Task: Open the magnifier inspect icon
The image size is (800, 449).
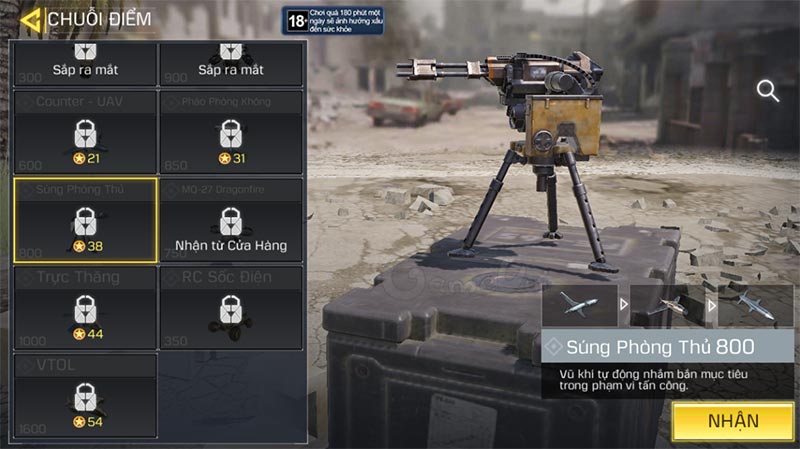Action: tap(768, 91)
